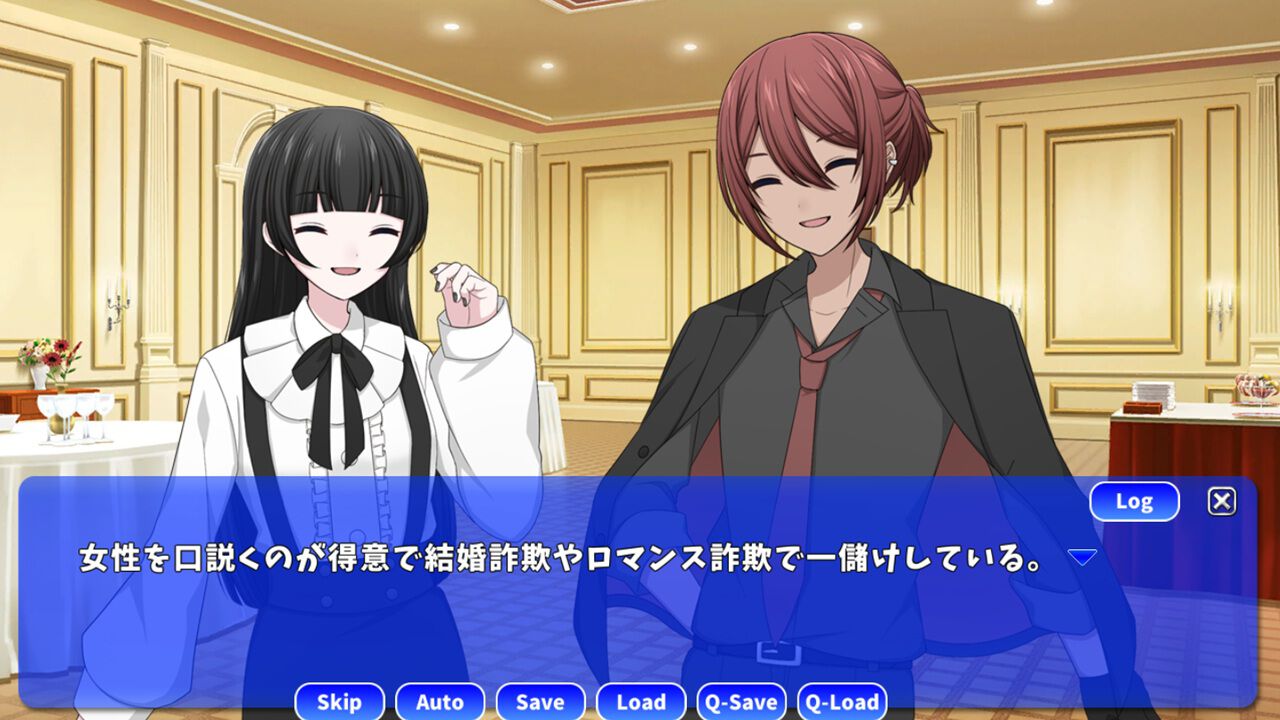Click the Load button on the bottom bar
This screenshot has width=1280, height=720.
[641, 702]
